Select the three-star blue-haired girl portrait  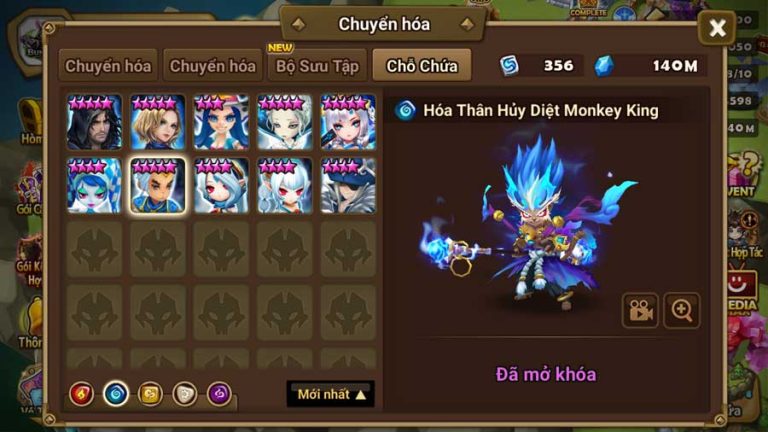[x=222, y=122]
